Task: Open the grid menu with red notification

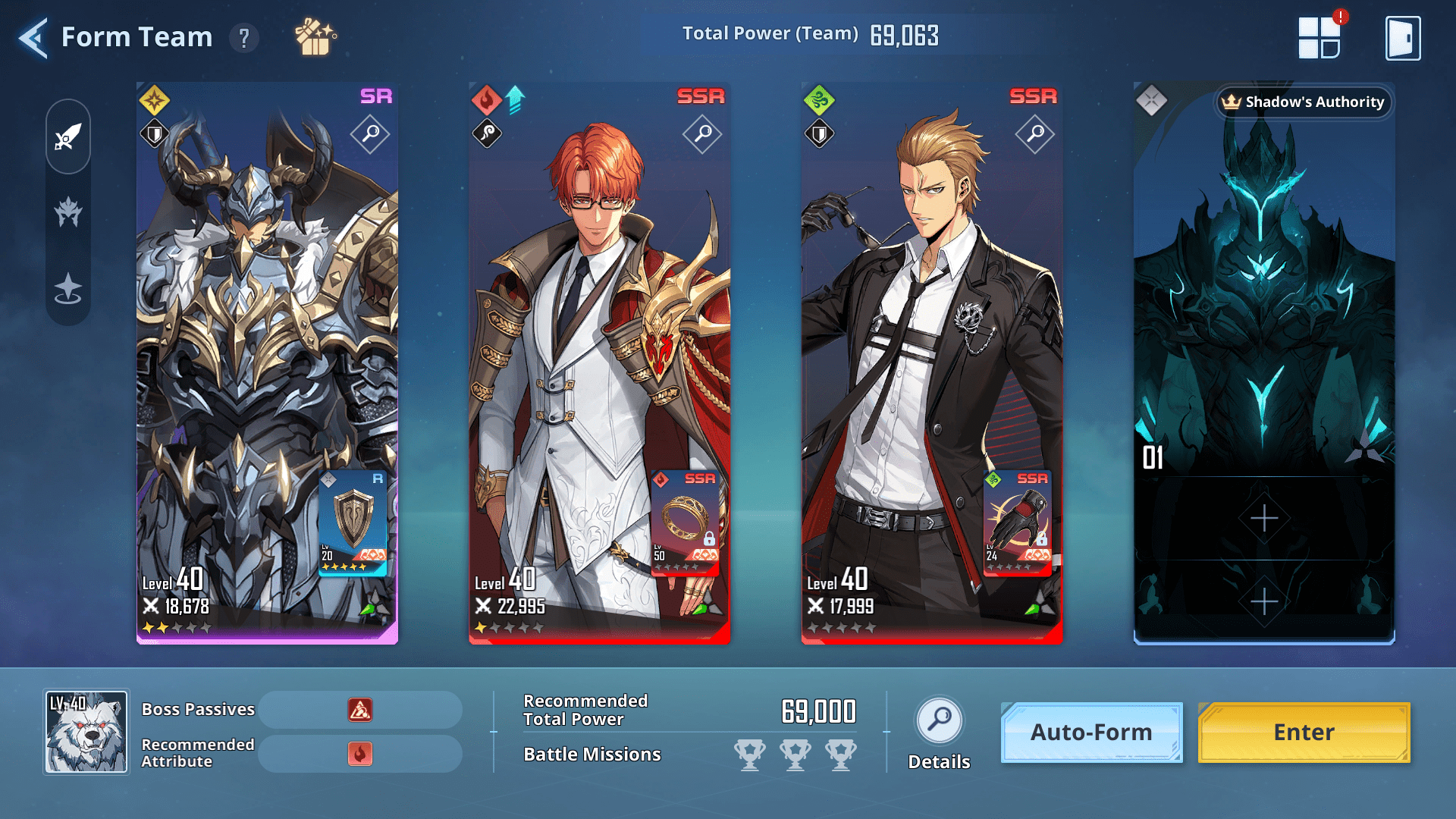Action: pyautogui.click(x=1319, y=37)
